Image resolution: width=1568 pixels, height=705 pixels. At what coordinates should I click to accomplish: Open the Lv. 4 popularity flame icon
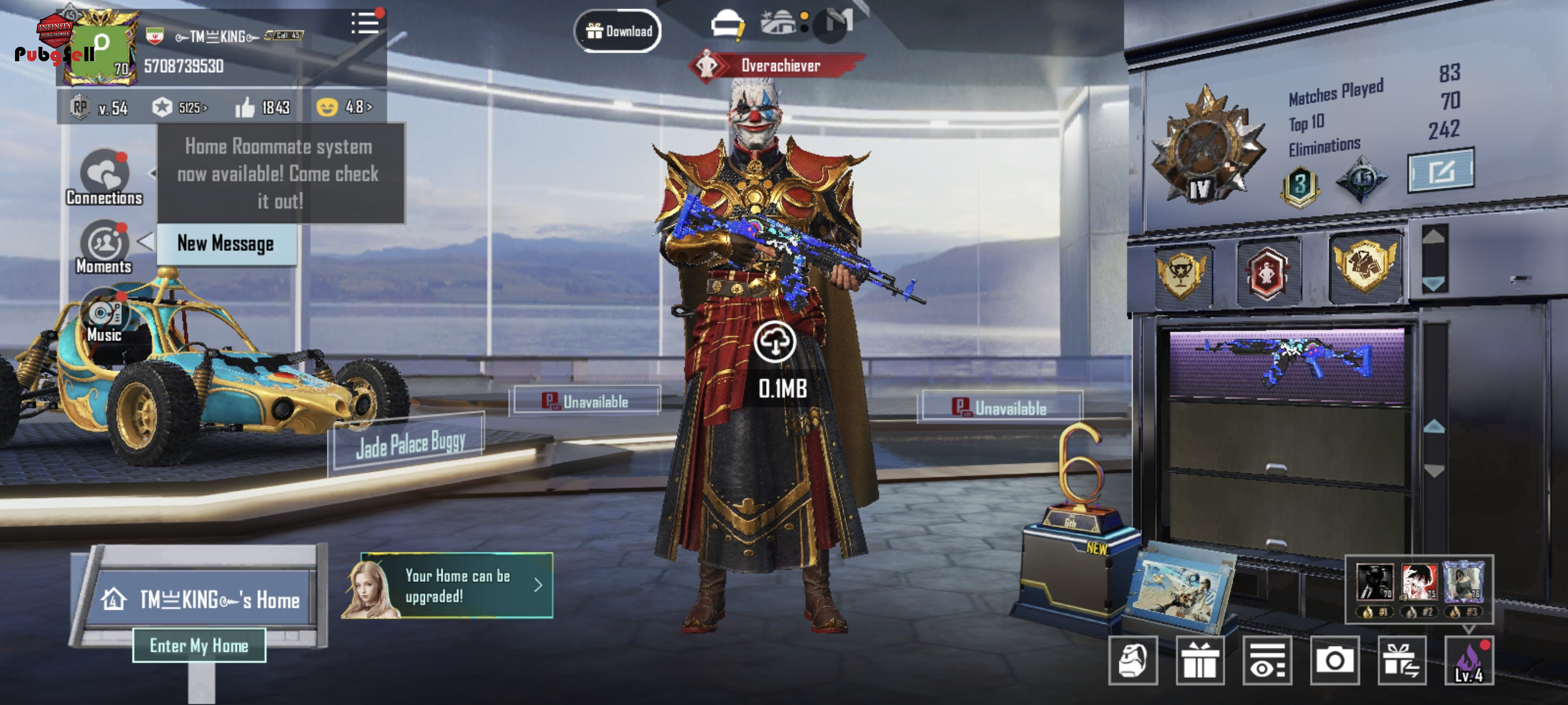(1469, 661)
